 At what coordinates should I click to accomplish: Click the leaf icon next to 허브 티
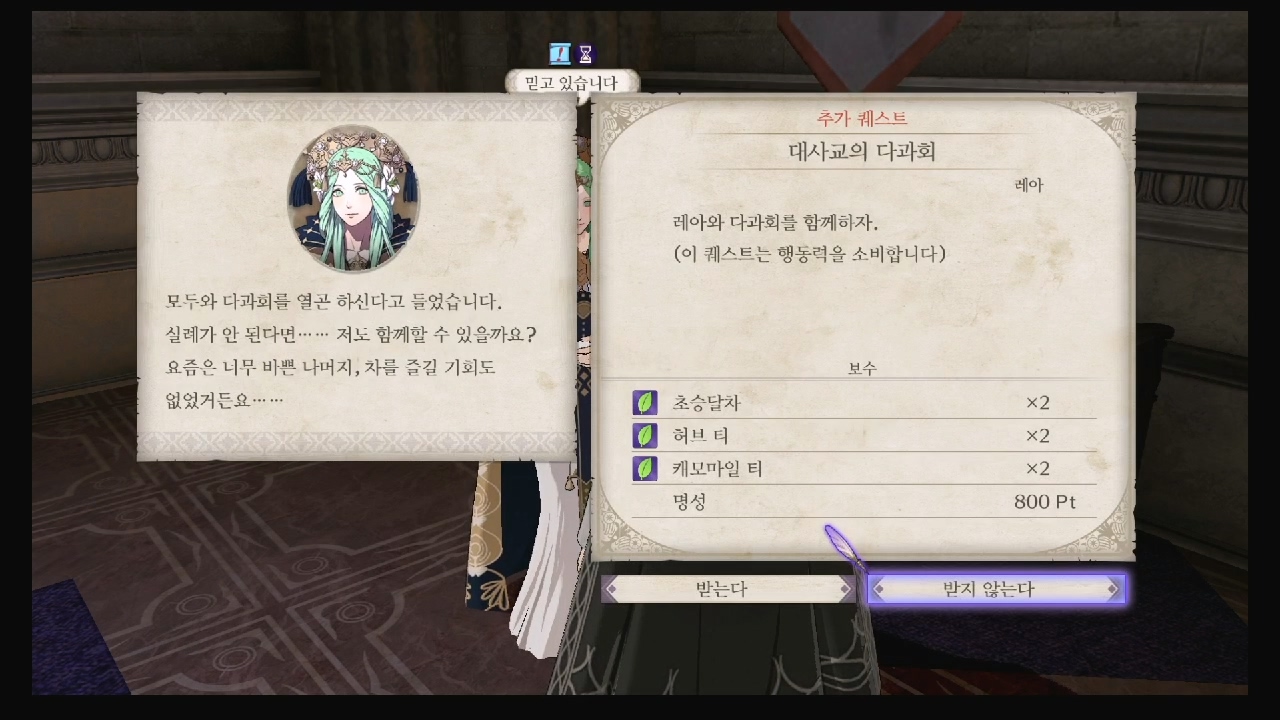point(643,435)
